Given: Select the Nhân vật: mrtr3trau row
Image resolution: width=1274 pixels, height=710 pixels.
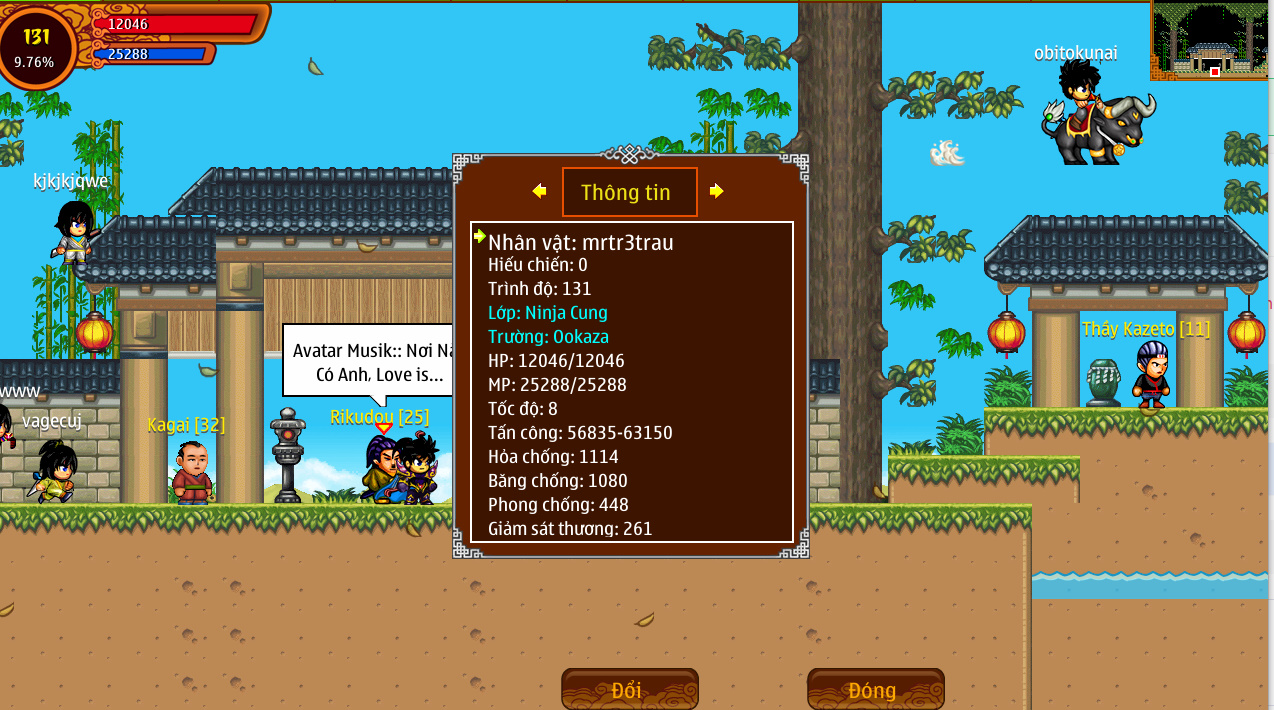Looking at the screenshot, I should 580,242.
